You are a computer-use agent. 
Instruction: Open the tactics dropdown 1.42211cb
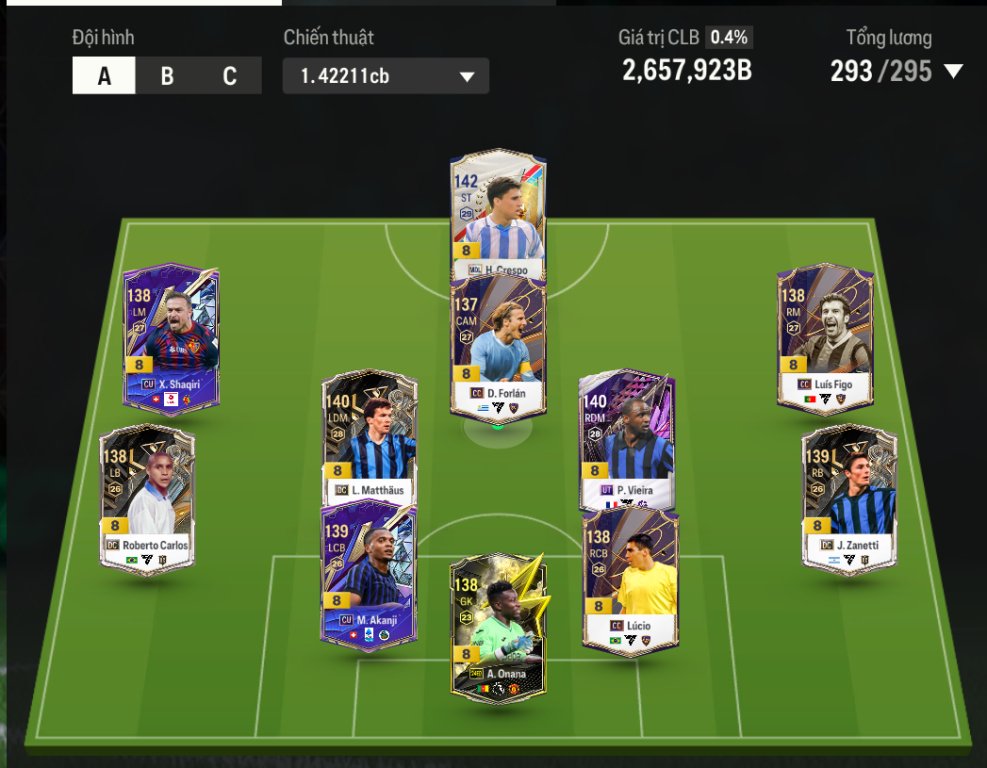(x=386, y=76)
